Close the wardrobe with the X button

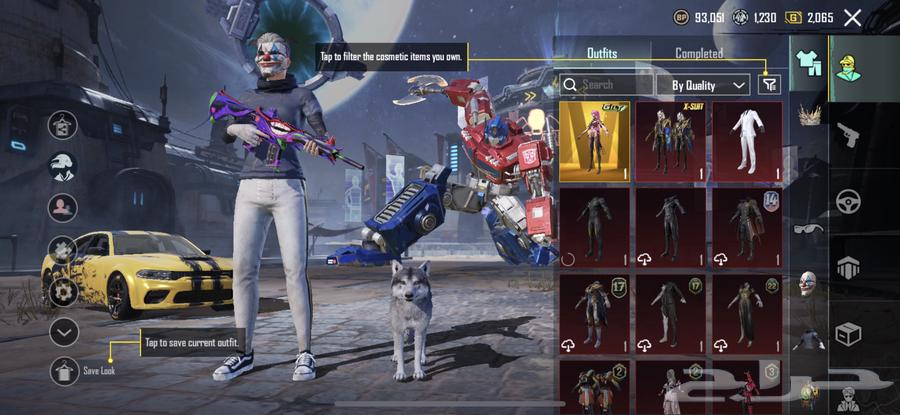[x=852, y=17]
